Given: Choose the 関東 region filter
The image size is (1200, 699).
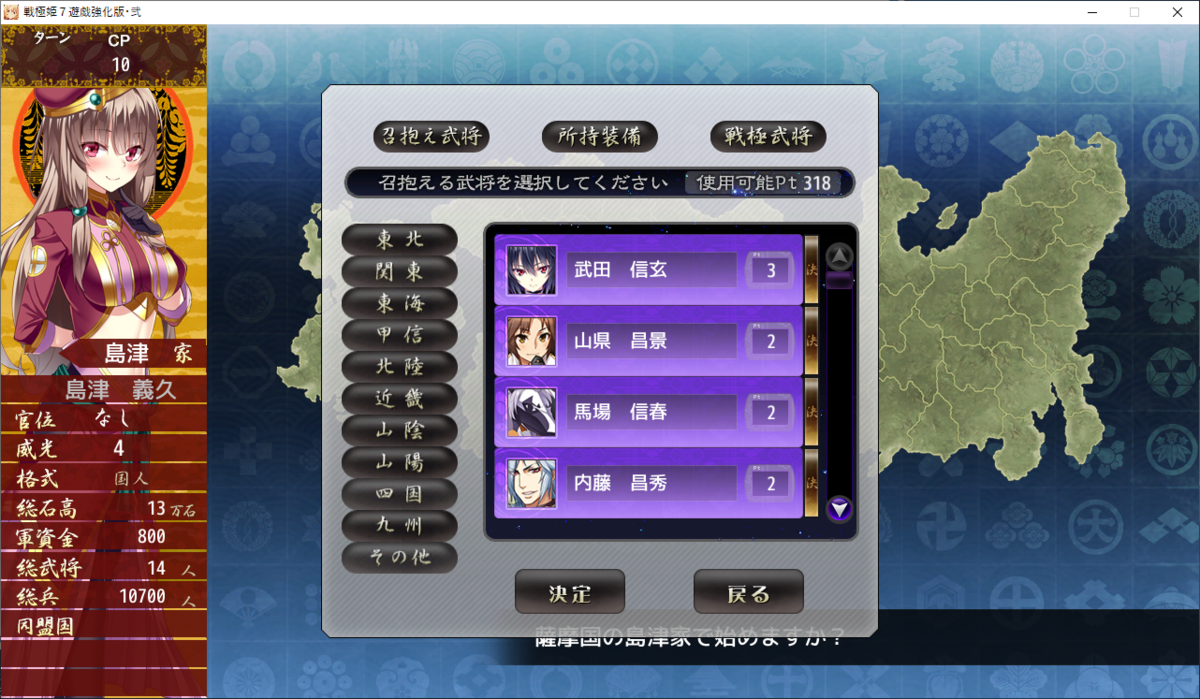Looking at the screenshot, I should click(x=400, y=271).
